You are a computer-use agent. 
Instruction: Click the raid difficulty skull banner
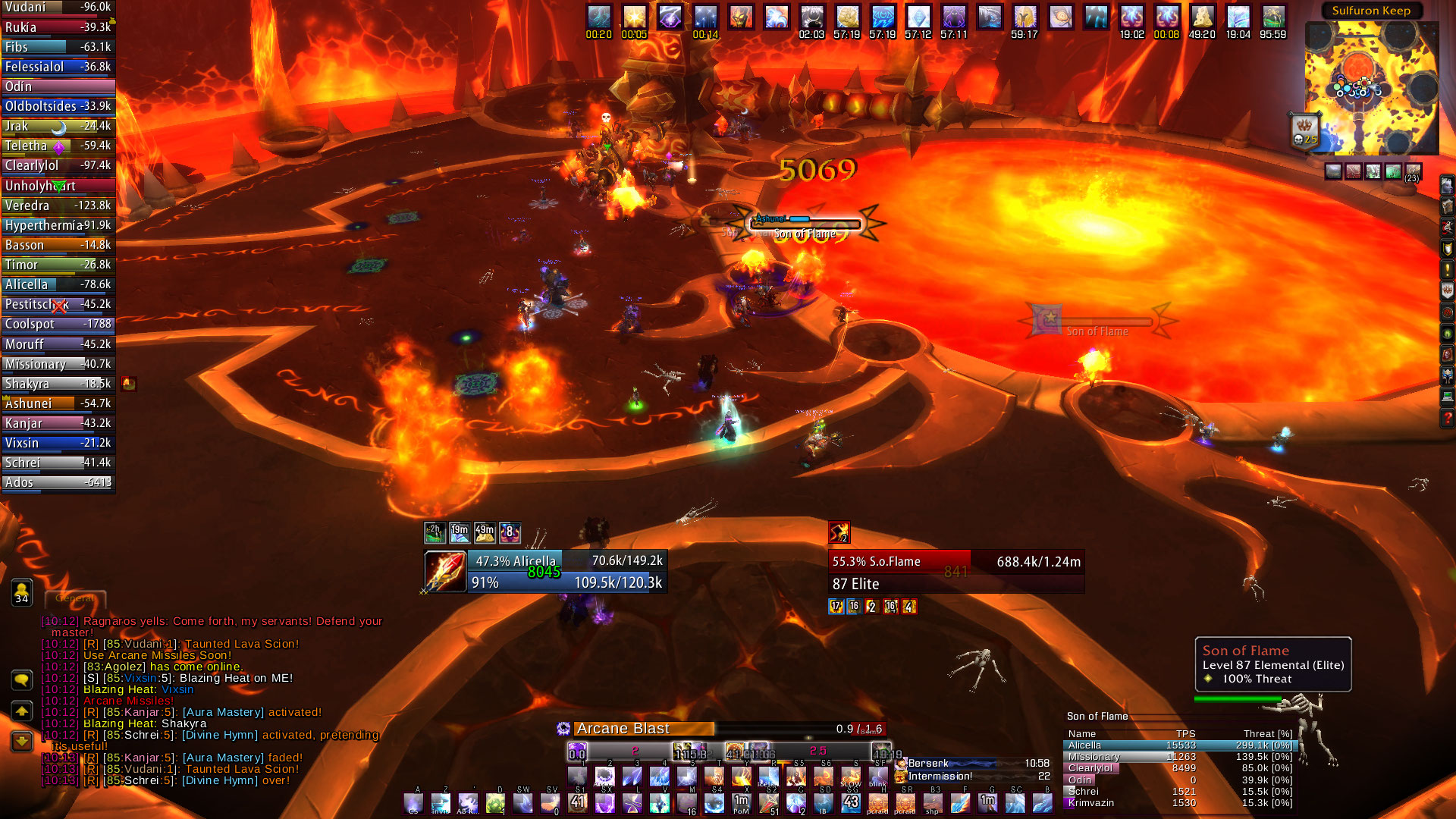(x=1304, y=130)
